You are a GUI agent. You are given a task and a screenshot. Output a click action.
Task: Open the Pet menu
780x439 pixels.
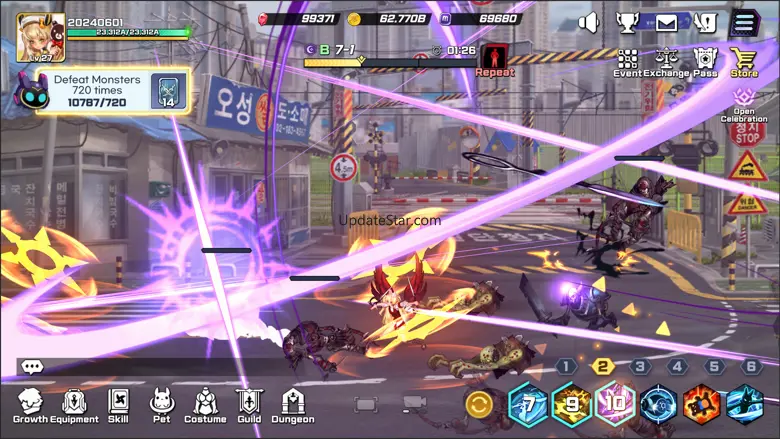tap(160, 405)
